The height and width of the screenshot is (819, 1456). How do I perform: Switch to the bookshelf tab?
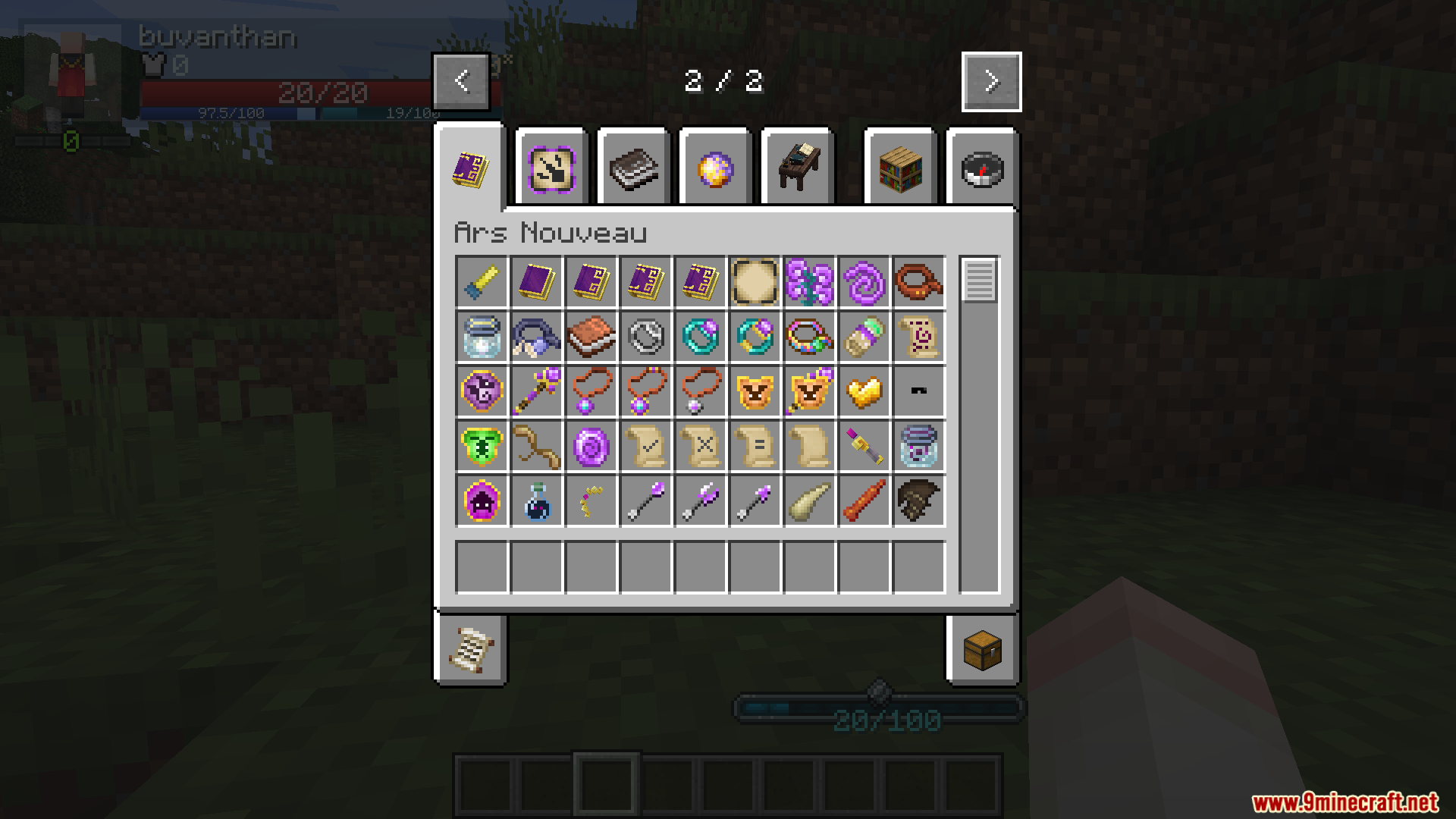[900, 168]
